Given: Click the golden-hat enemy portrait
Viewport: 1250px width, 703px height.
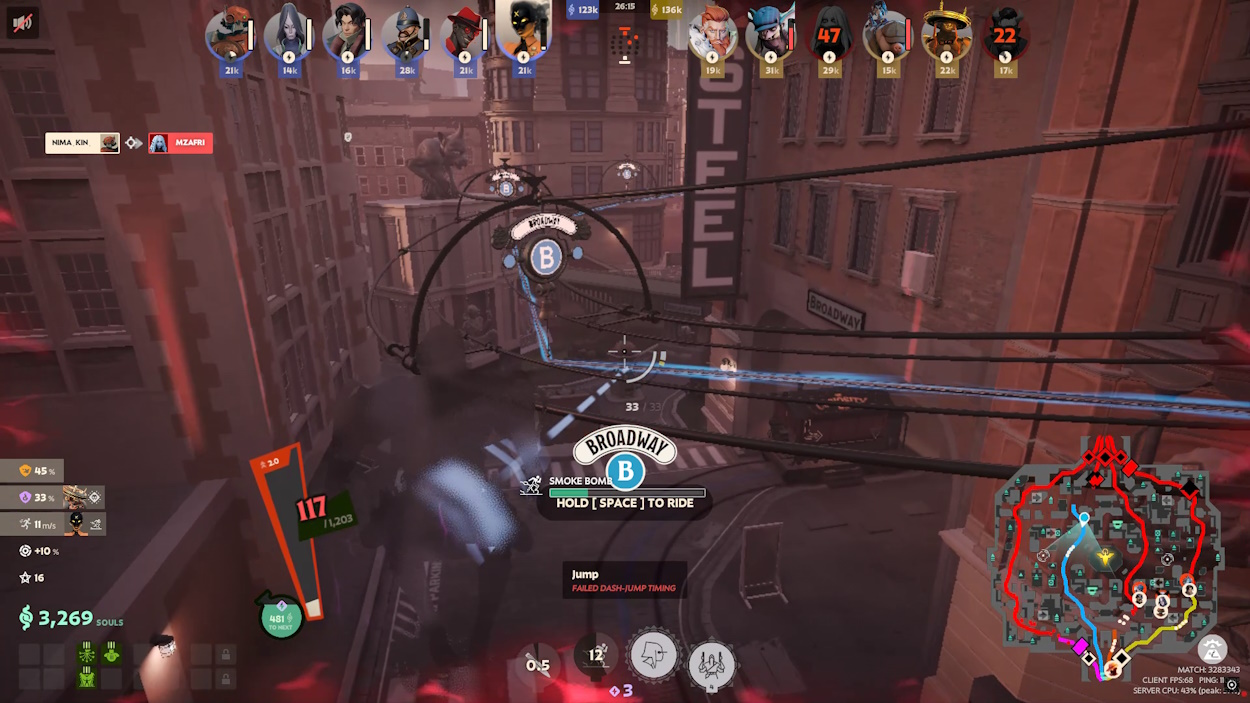Looking at the screenshot, I should click(945, 34).
